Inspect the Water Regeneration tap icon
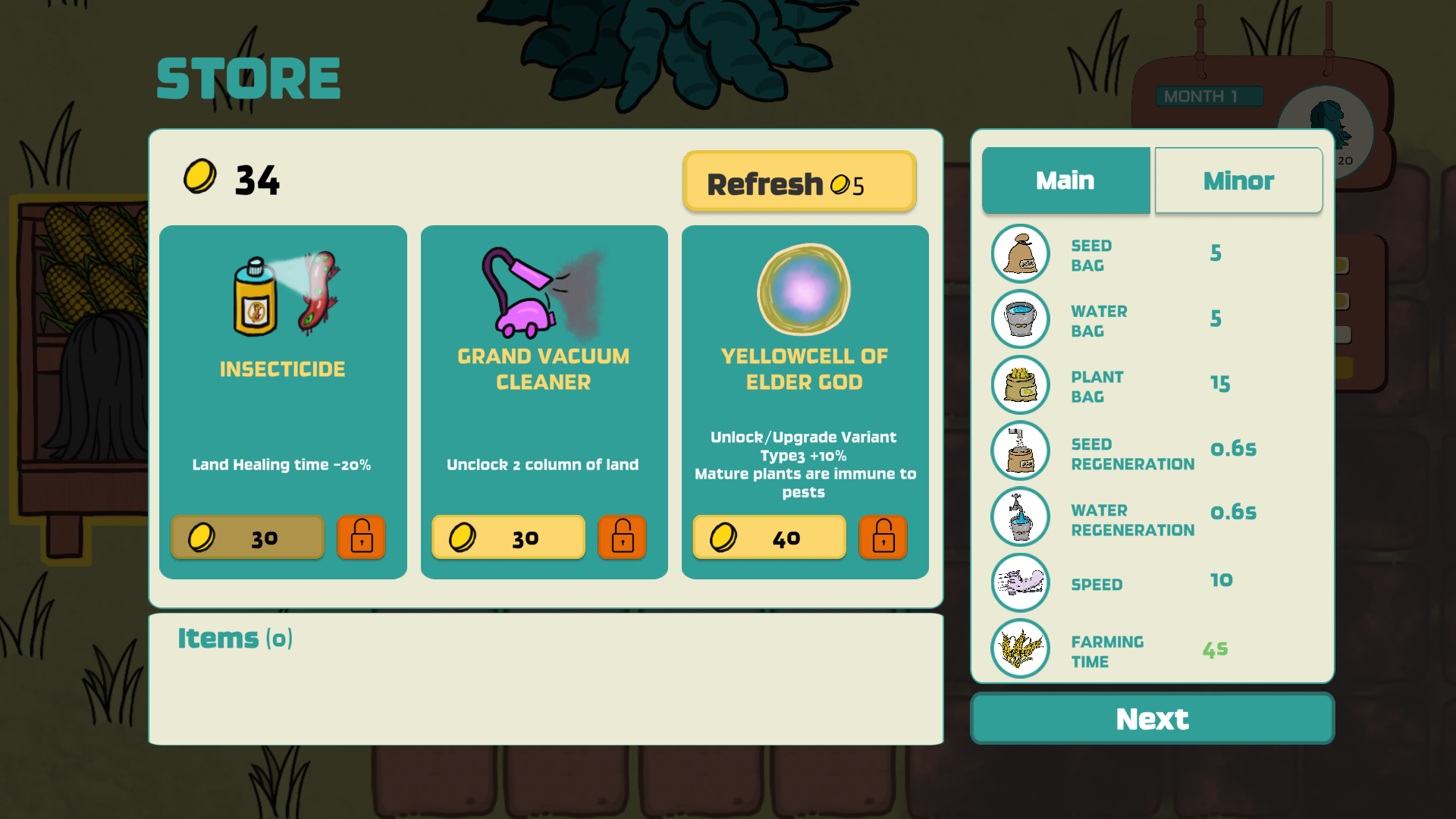The width and height of the screenshot is (1456, 819). (x=1020, y=516)
